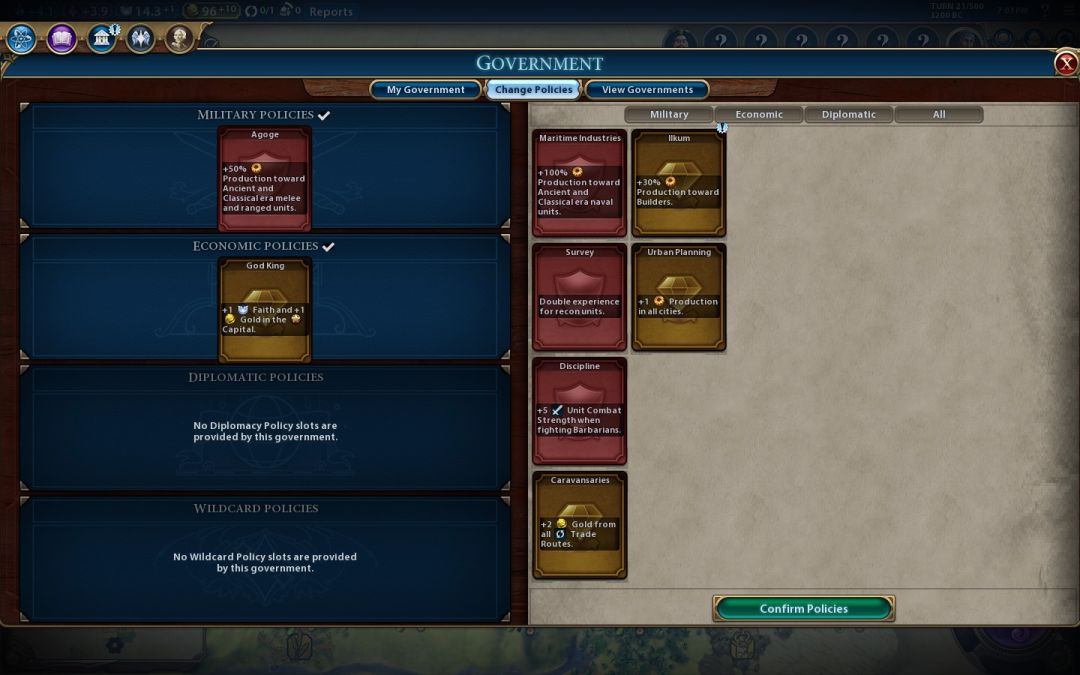Screen dimensions: 1080x675
Task: Choose the Discipline policy card
Action: coord(579,411)
